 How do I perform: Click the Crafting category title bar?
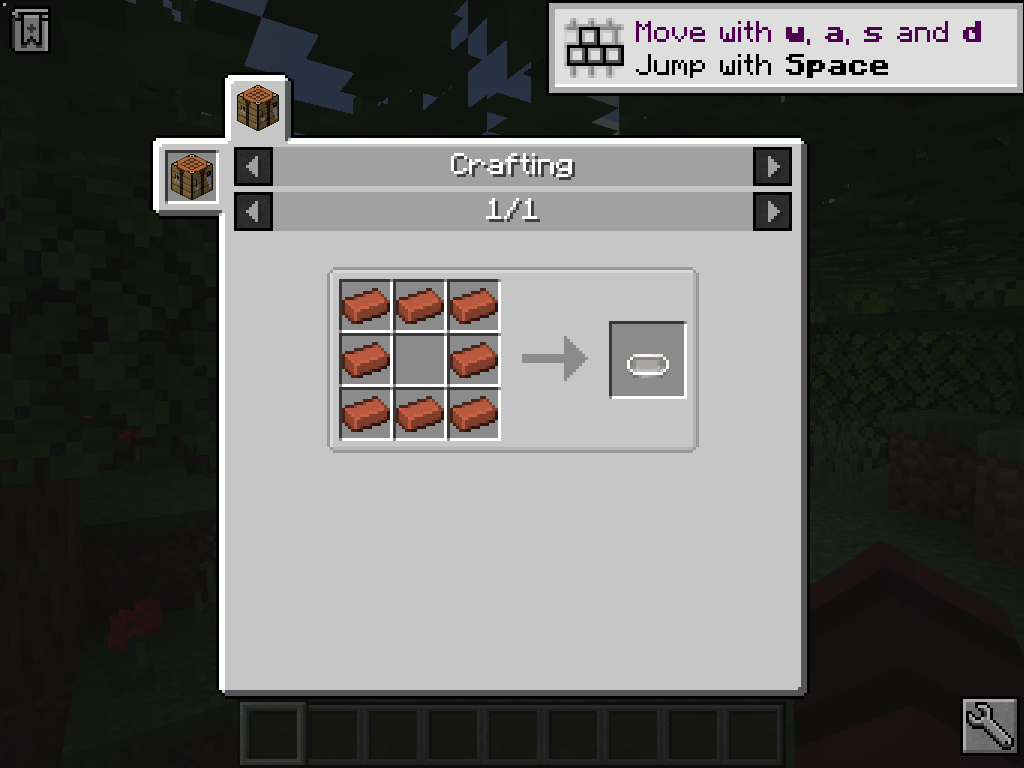pyautogui.click(x=512, y=166)
